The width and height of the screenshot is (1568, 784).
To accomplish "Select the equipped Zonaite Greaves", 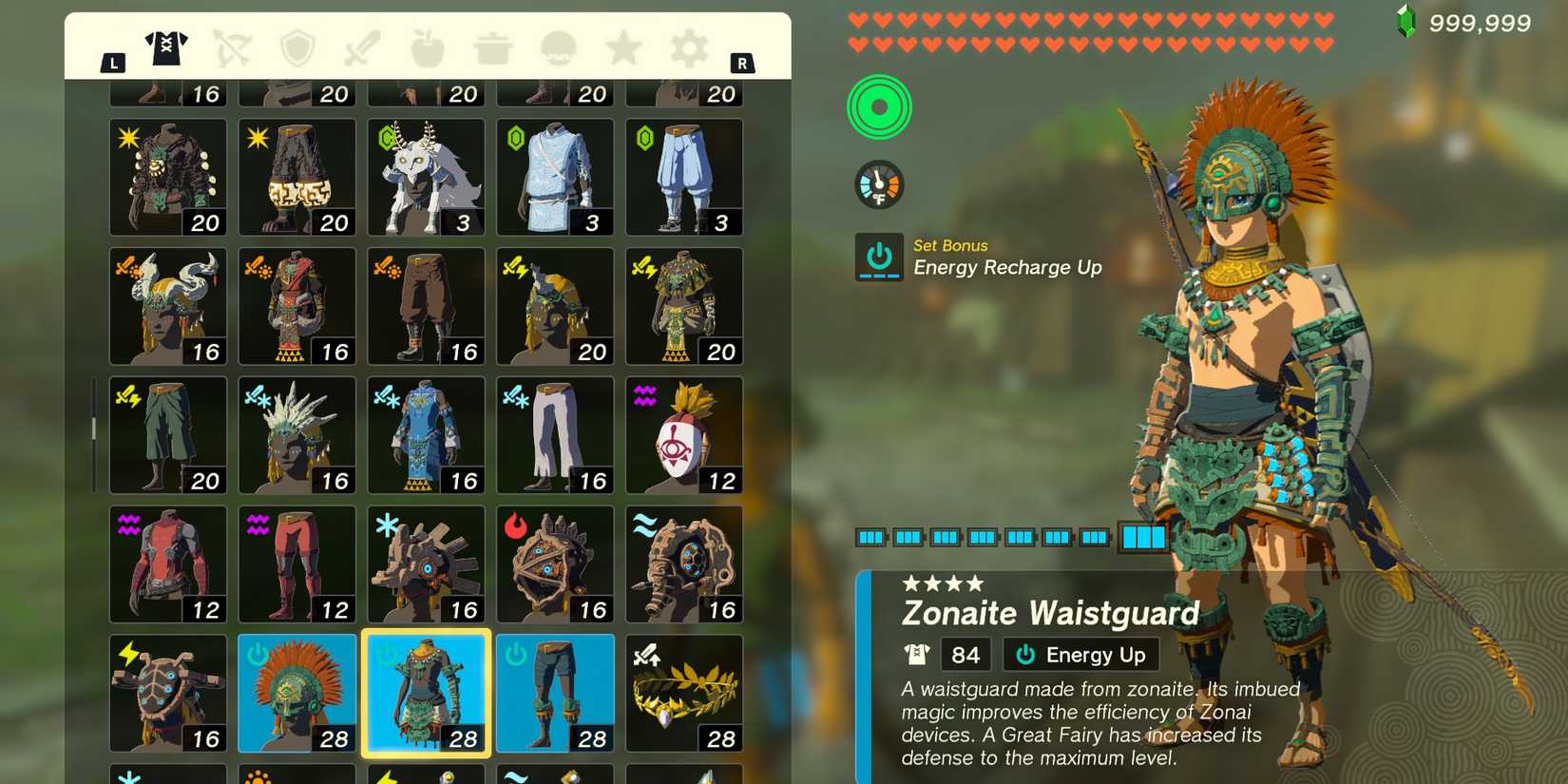I will coord(555,692).
